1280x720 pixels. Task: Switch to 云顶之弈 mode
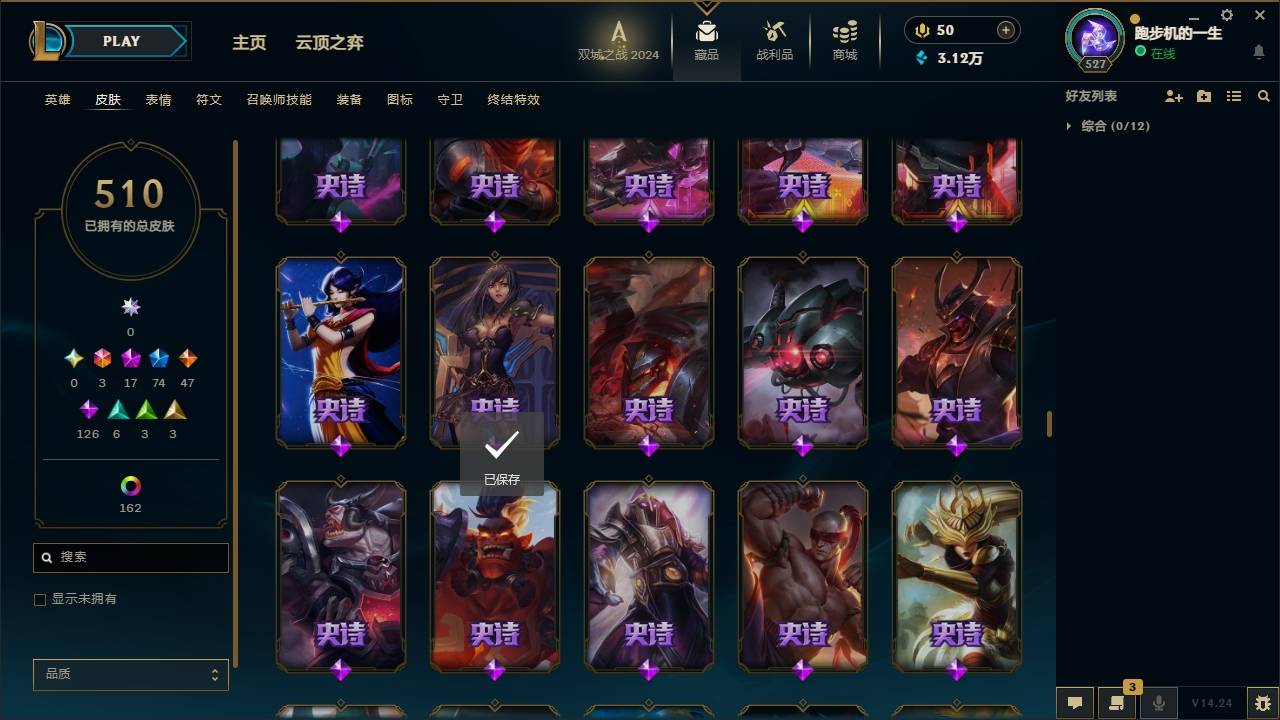pos(332,43)
